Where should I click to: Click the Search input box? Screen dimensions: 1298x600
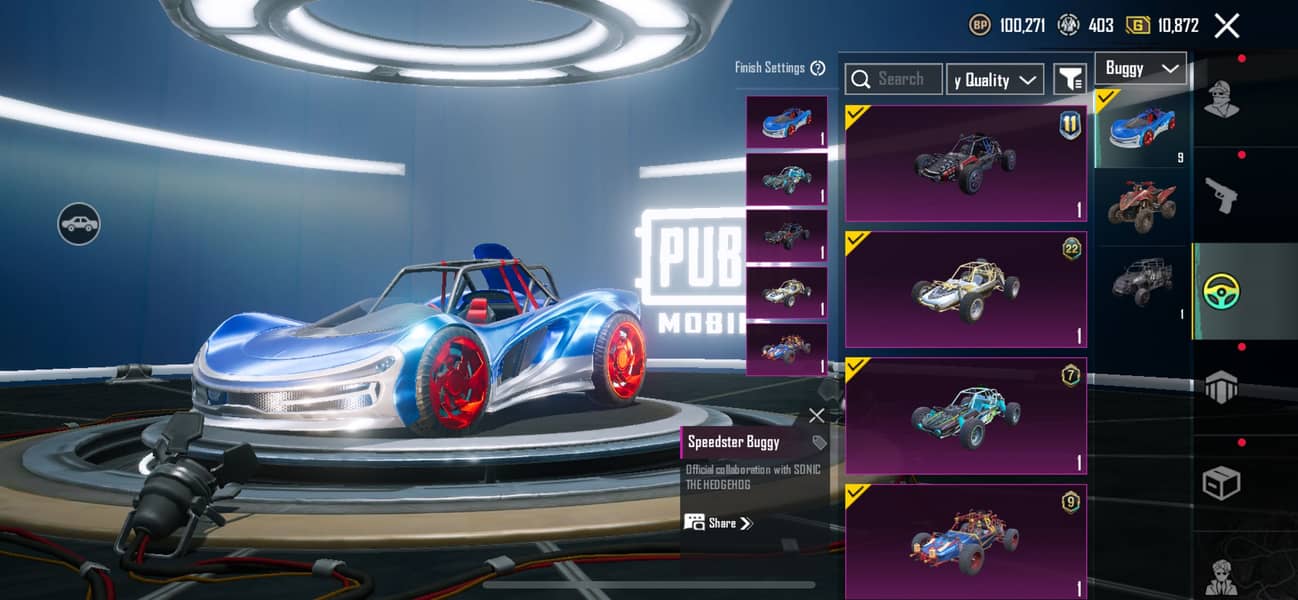pos(894,79)
